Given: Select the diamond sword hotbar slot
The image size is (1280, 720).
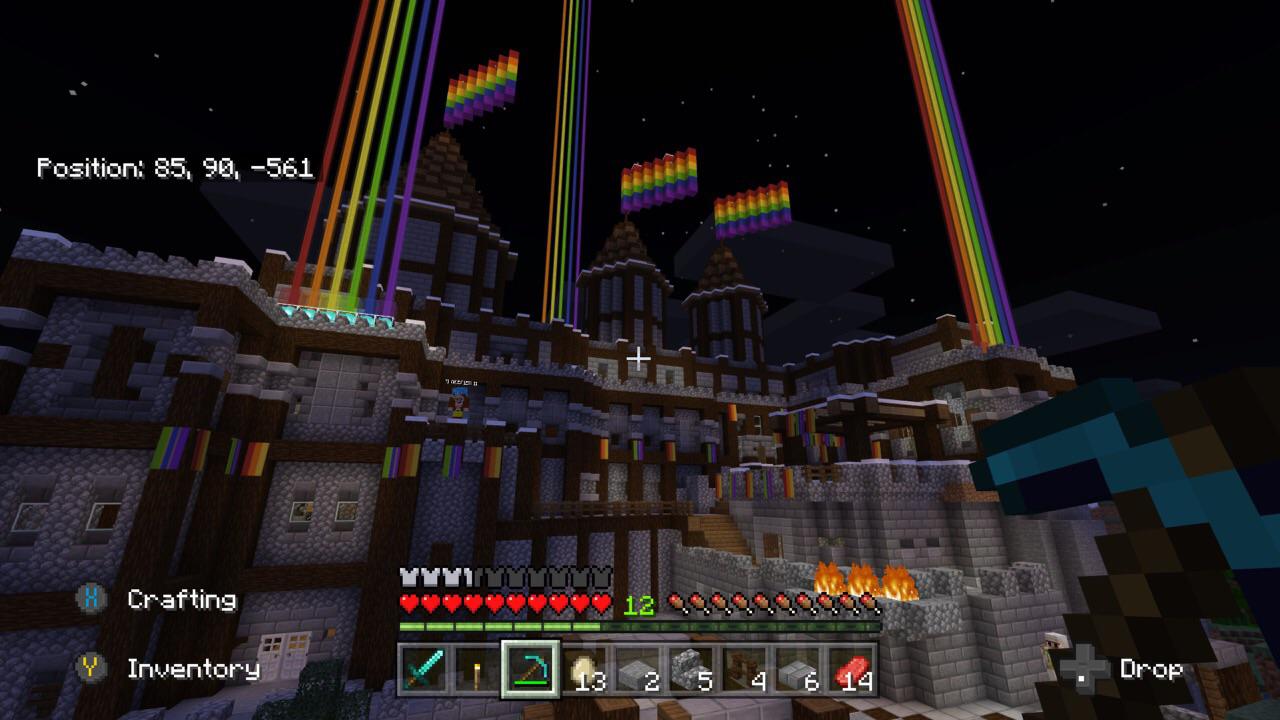Looking at the screenshot, I should tap(423, 668).
